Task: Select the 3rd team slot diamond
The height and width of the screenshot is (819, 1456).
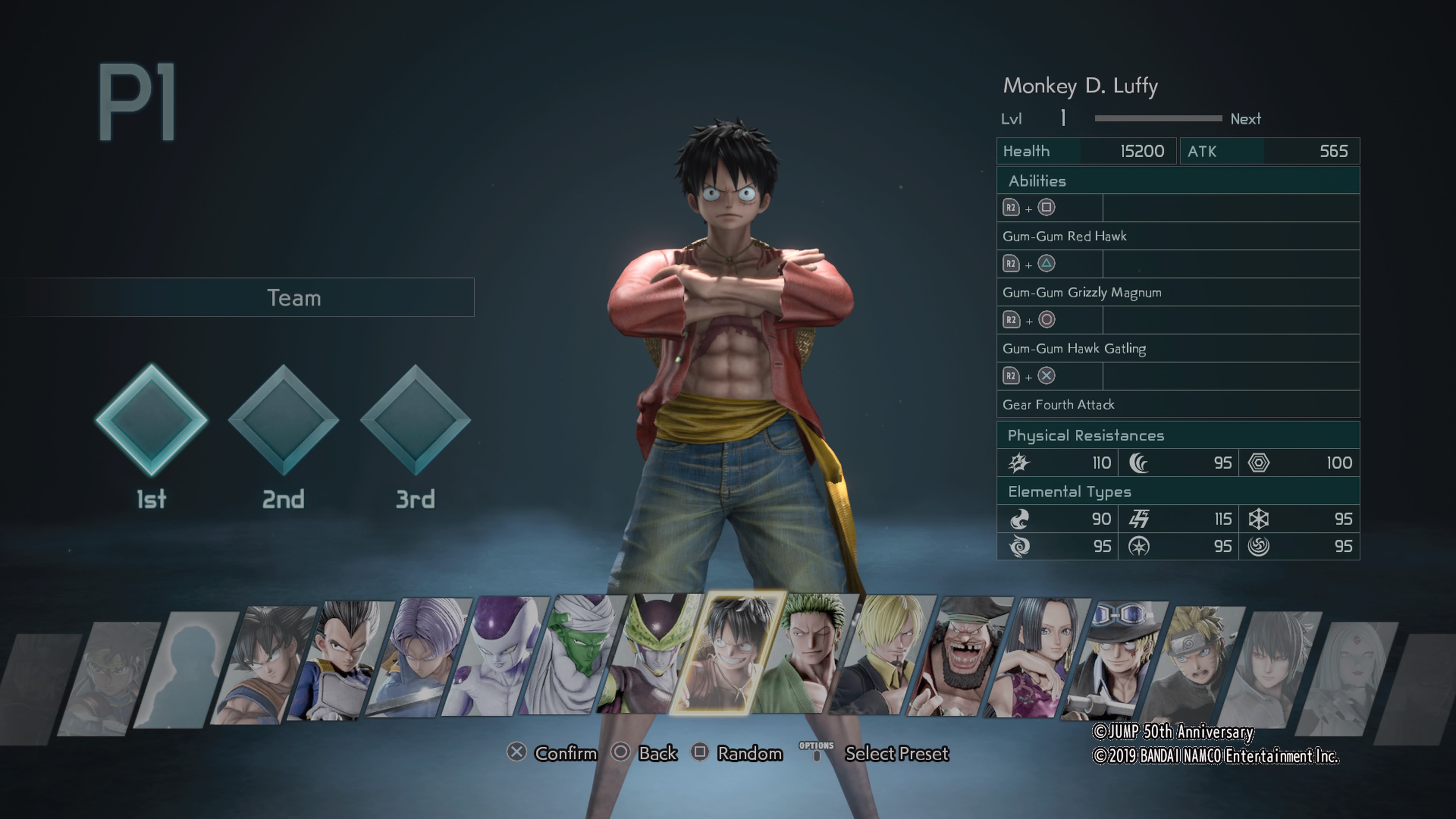Action: (416, 420)
